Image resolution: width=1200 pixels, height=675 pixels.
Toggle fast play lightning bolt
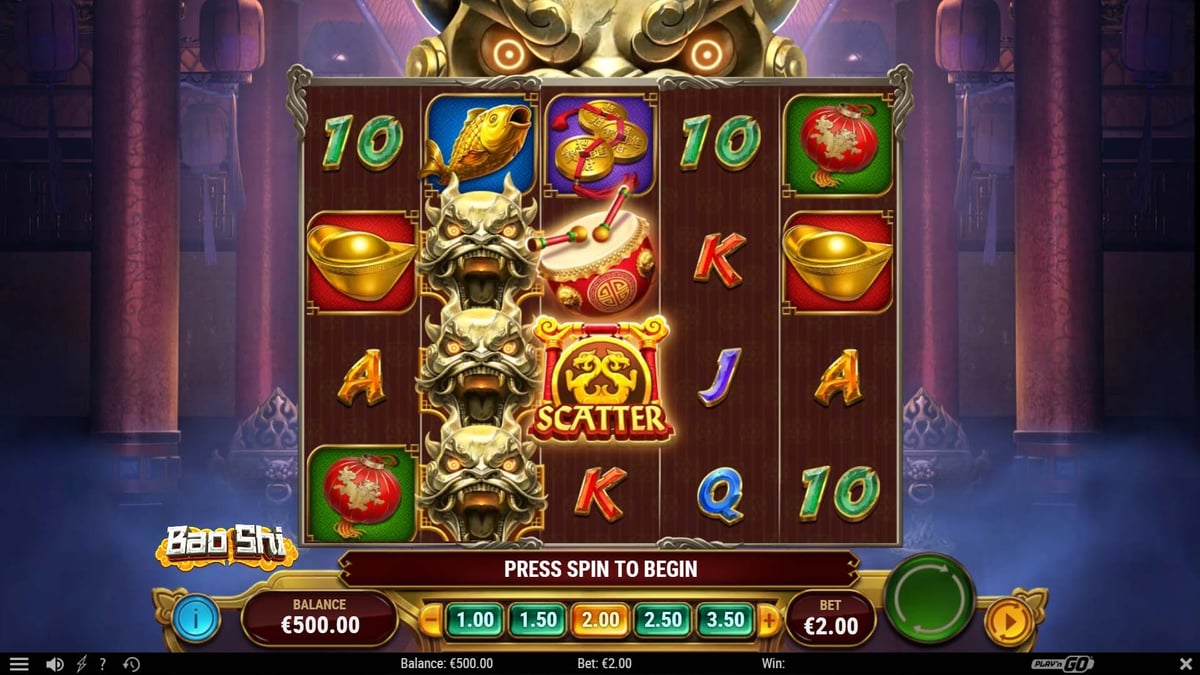click(x=82, y=664)
